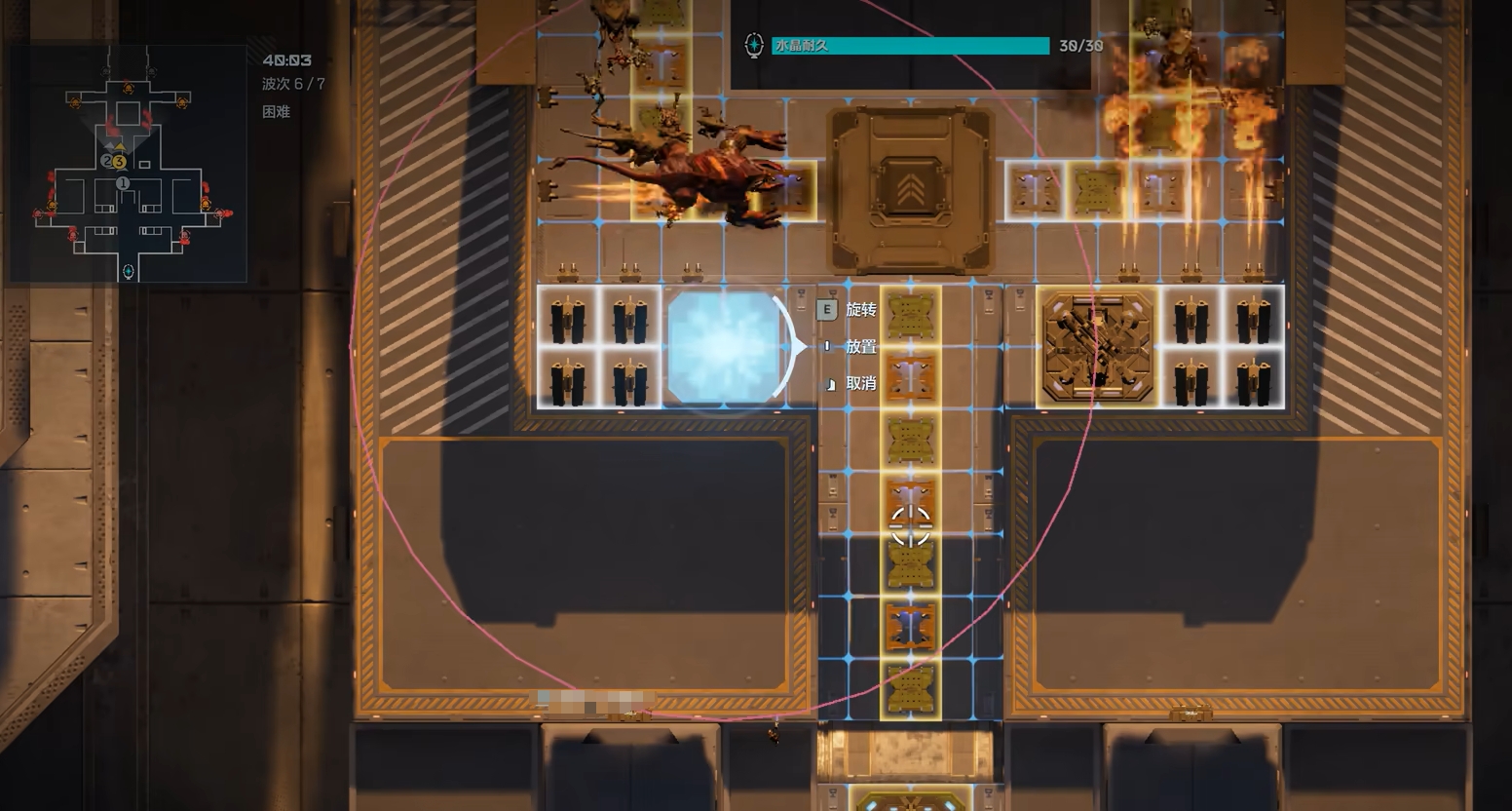Select the crystal marker on the minimap
The height and width of the screenshot is (811, 1512).
(x=128, y=271)
